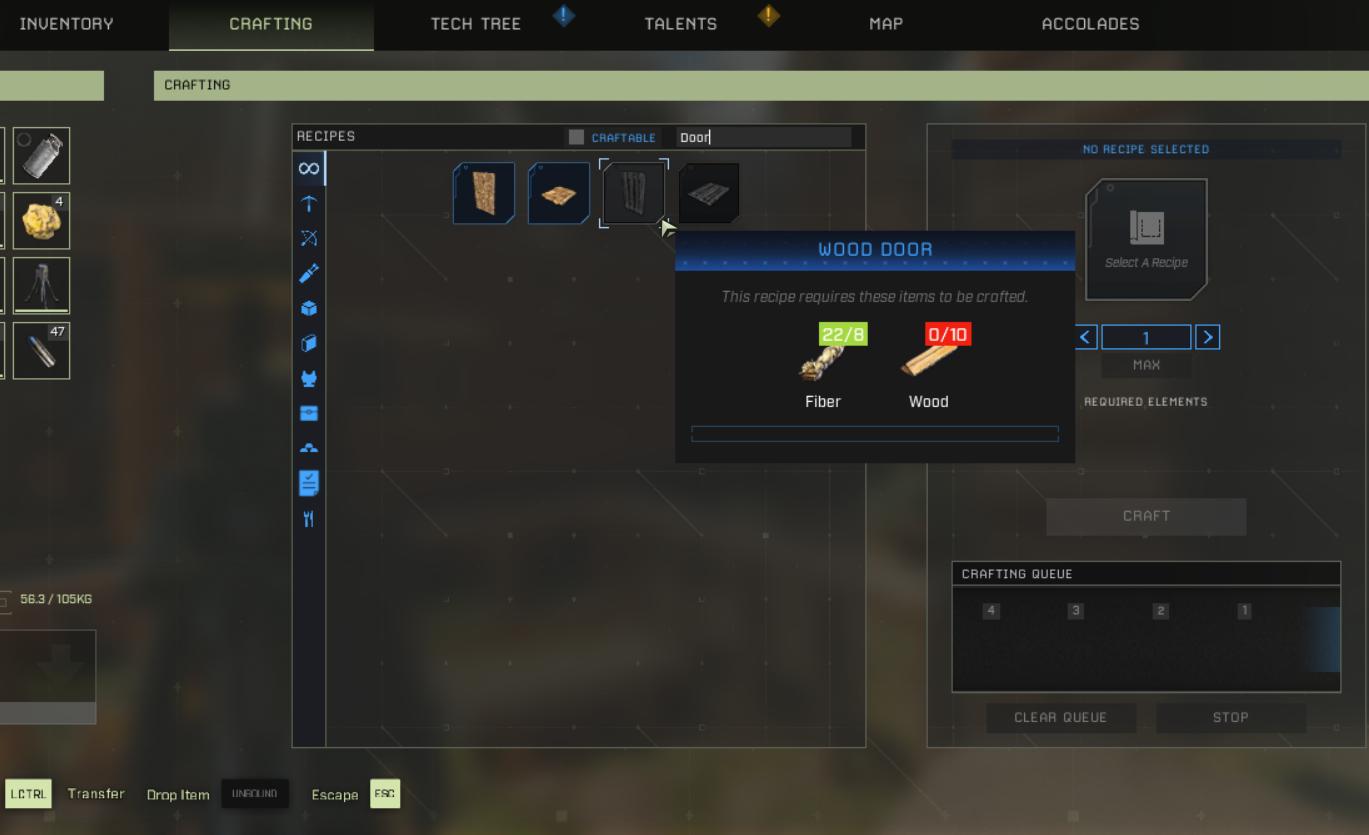Select the Wood Door recipe thumbnail
This screenshot has width=1369, height=835.
[x=633, y=192]
